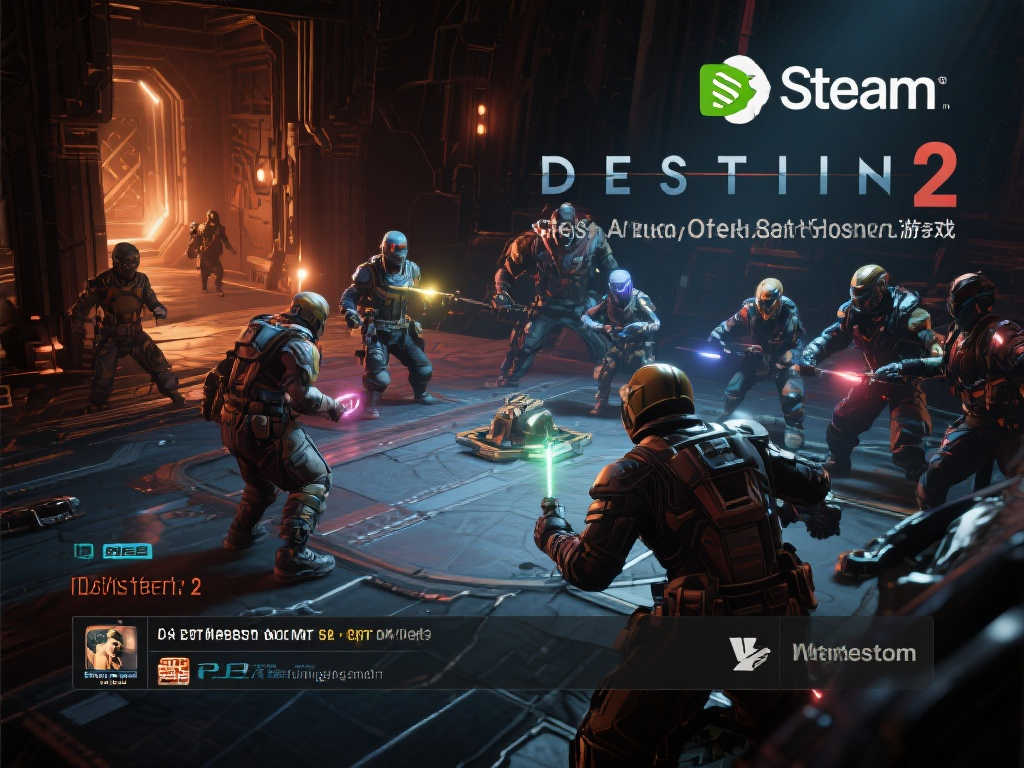The height and width of the screenshot is (768, 1024).
Task: Select the orange square icon in the bottom bar
Action: 174,671
